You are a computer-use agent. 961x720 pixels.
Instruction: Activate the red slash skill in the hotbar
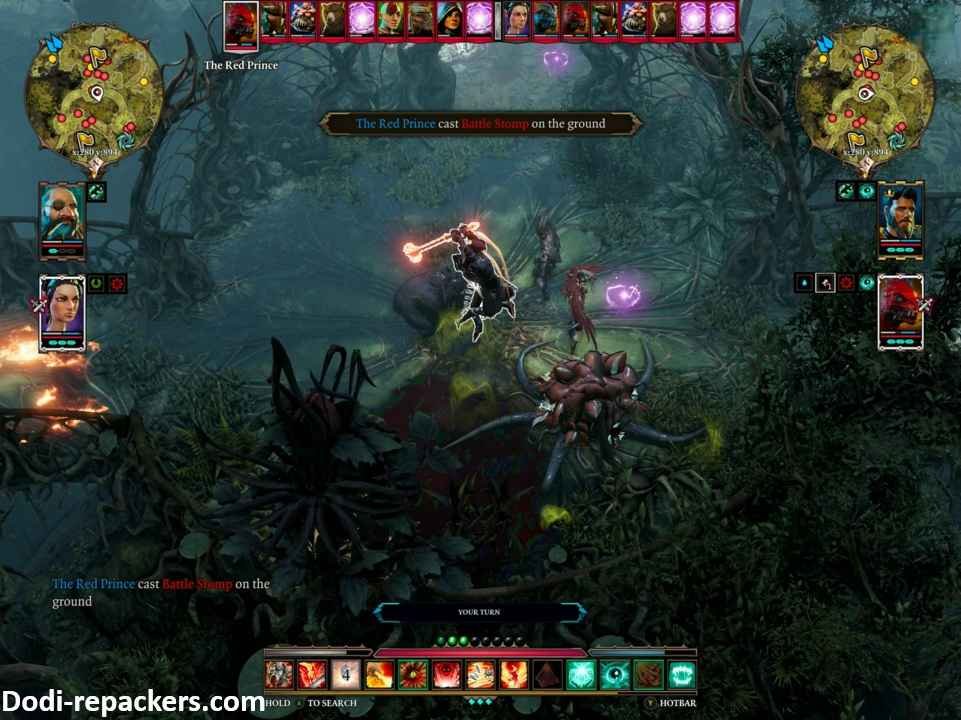pyautogui.click(x=311, y=675)
